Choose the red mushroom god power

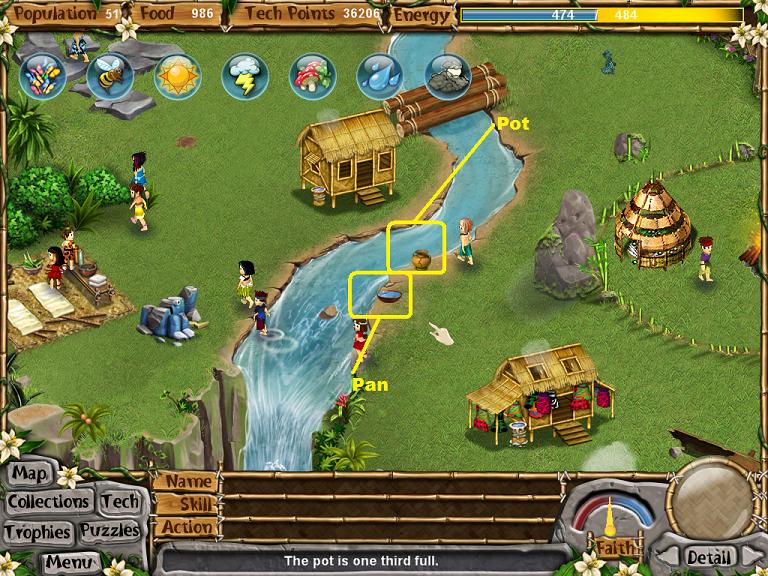(x=312, y=75)
